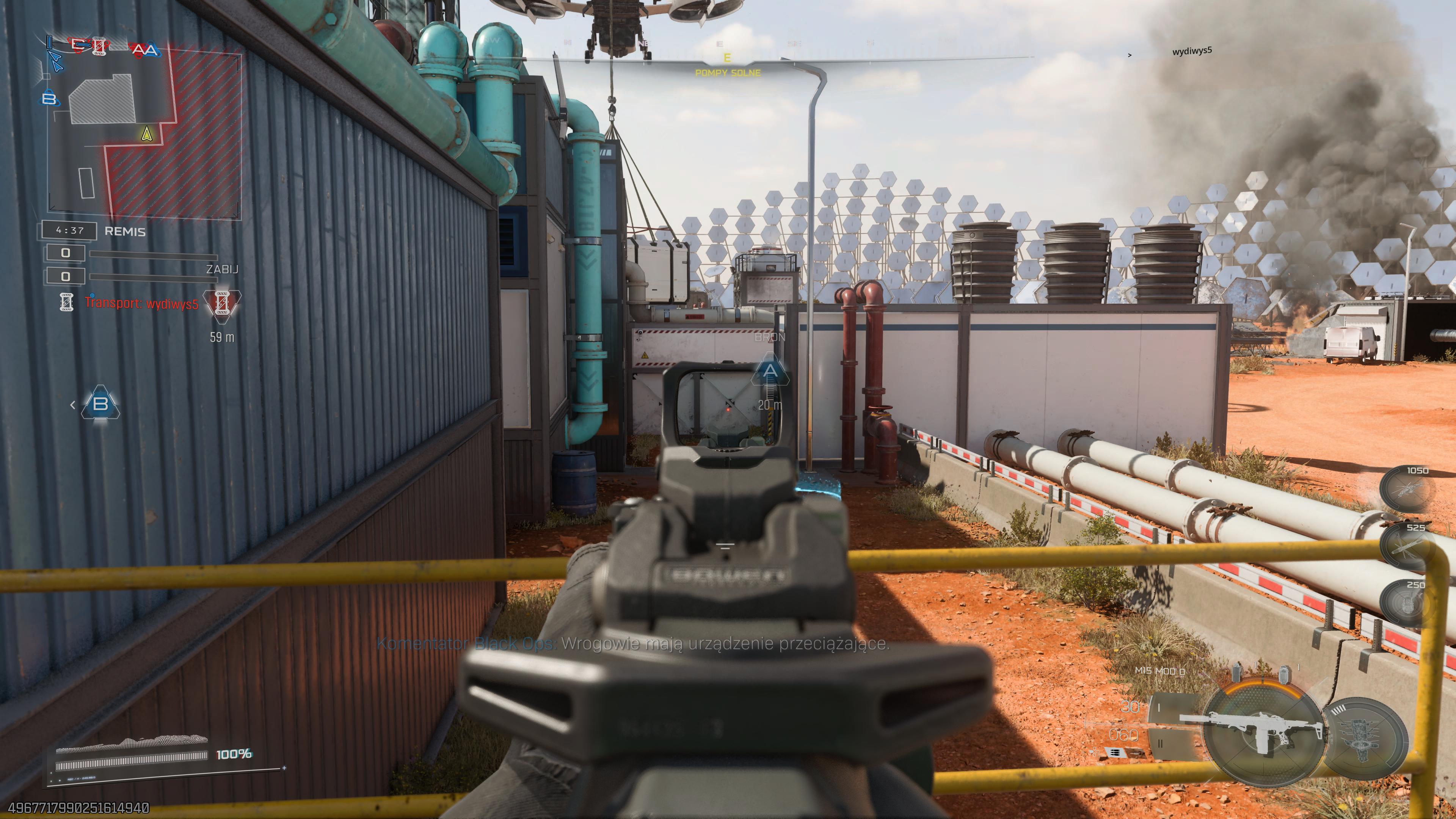The image size is (1456, 819).
Task: Click the POMPY SOLNE compass heading
Action: tap(728, 72)
